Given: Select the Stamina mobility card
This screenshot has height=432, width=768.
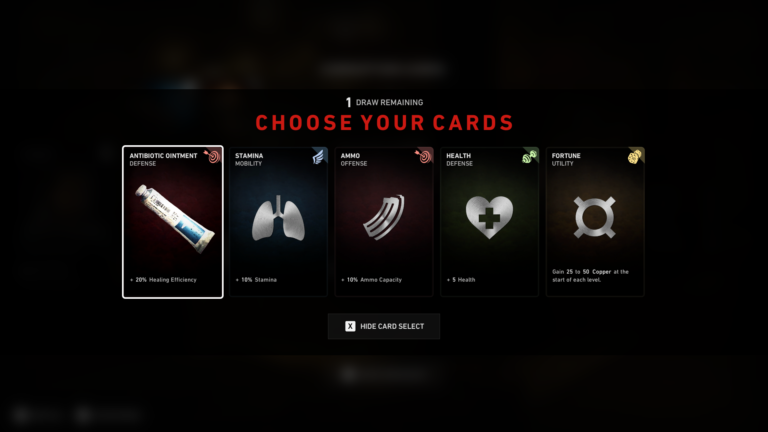Looking at the screenshot, I should [279, 222].
